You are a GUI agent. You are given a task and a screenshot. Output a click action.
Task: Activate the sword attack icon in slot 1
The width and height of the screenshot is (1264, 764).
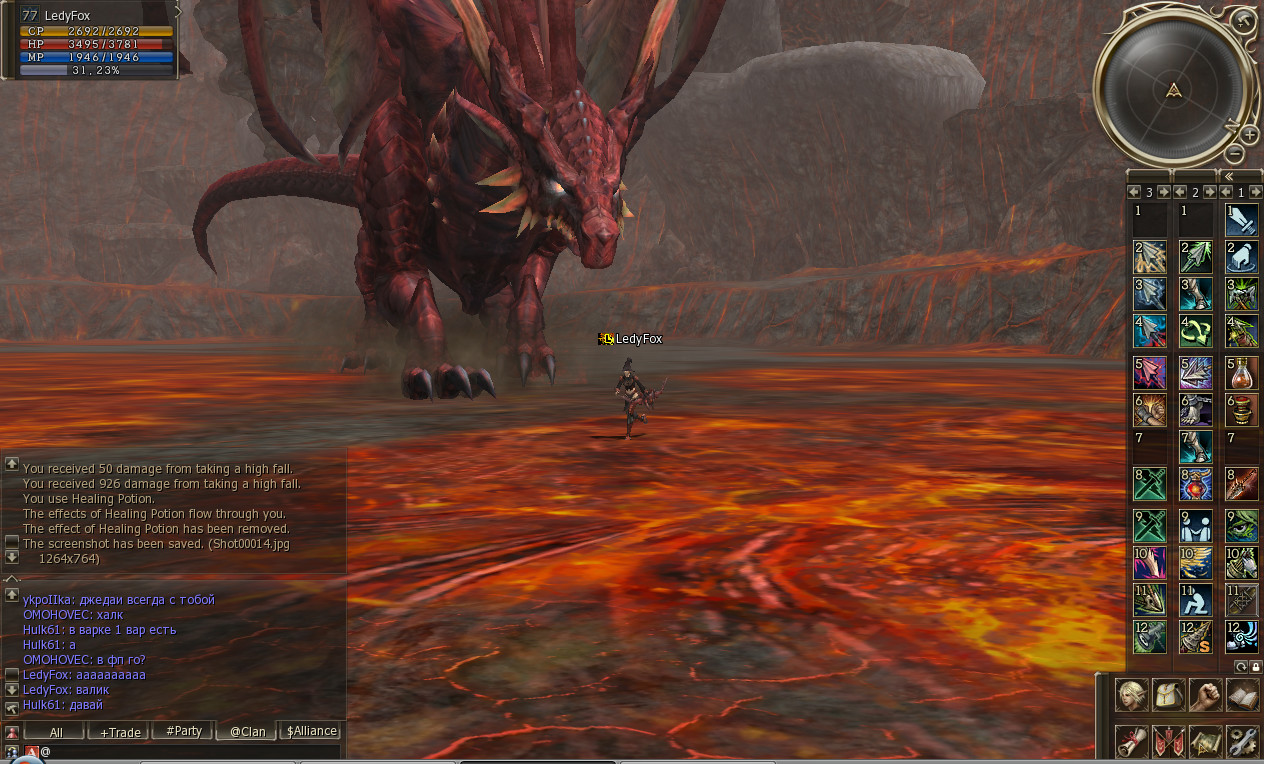1242,220
